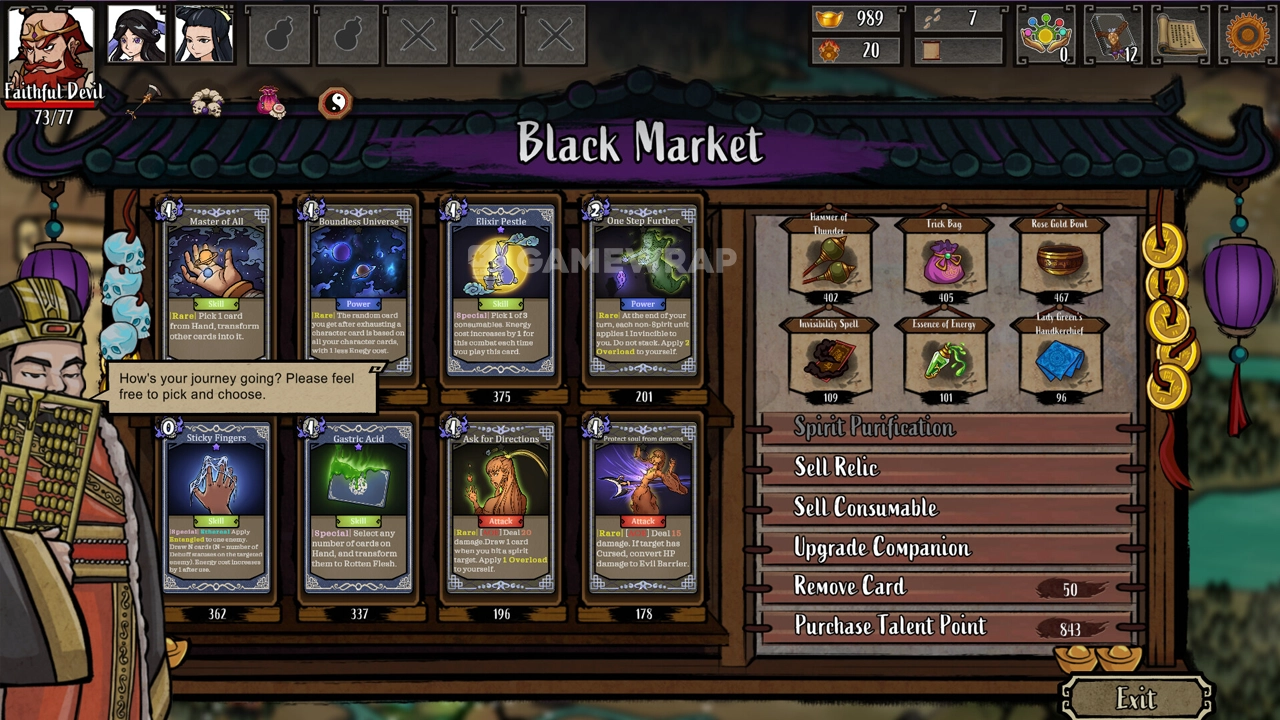Buy the Hammer of Thunder relic
Image resolution: width=1280 pixels, height=720 pixels.
(x=829, y=260)
